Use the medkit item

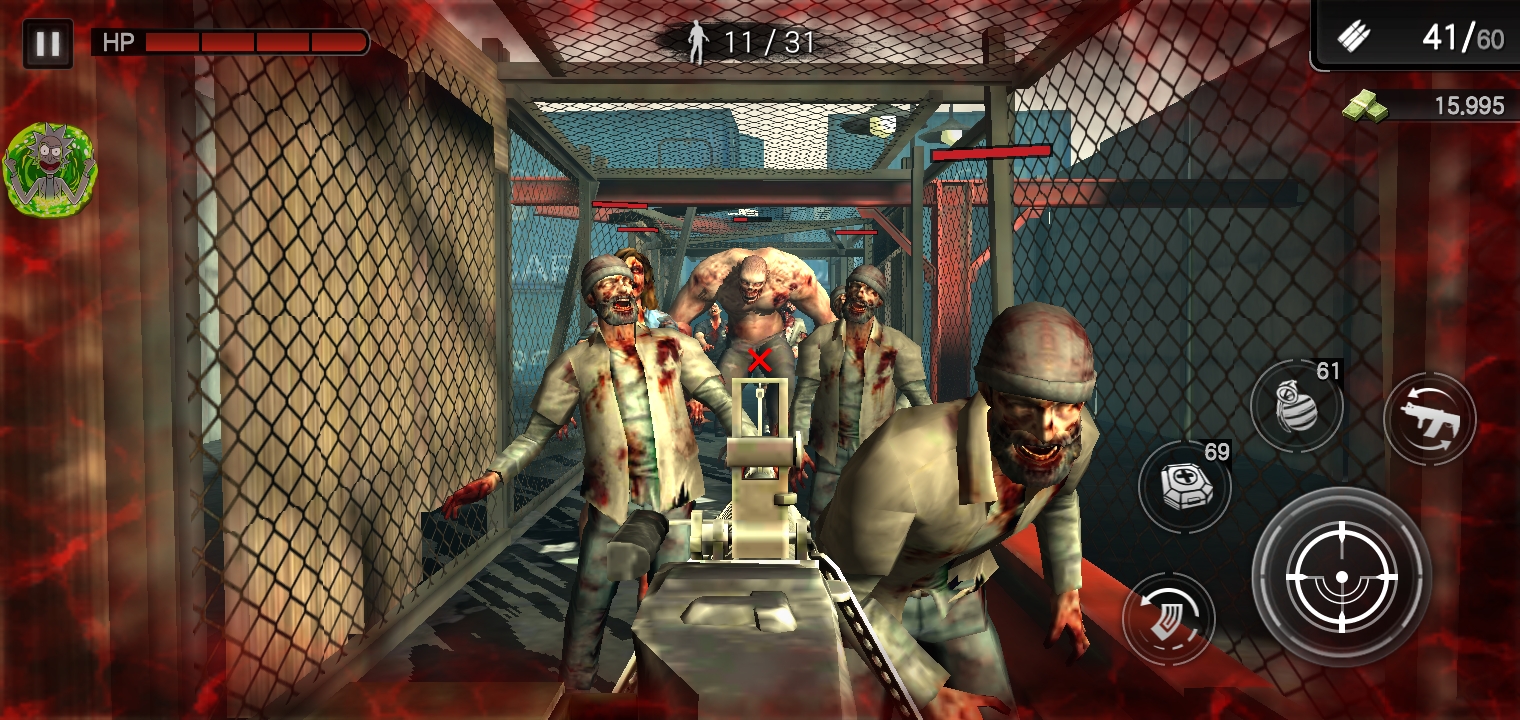pyautogui.click(x=1184, y=487)
